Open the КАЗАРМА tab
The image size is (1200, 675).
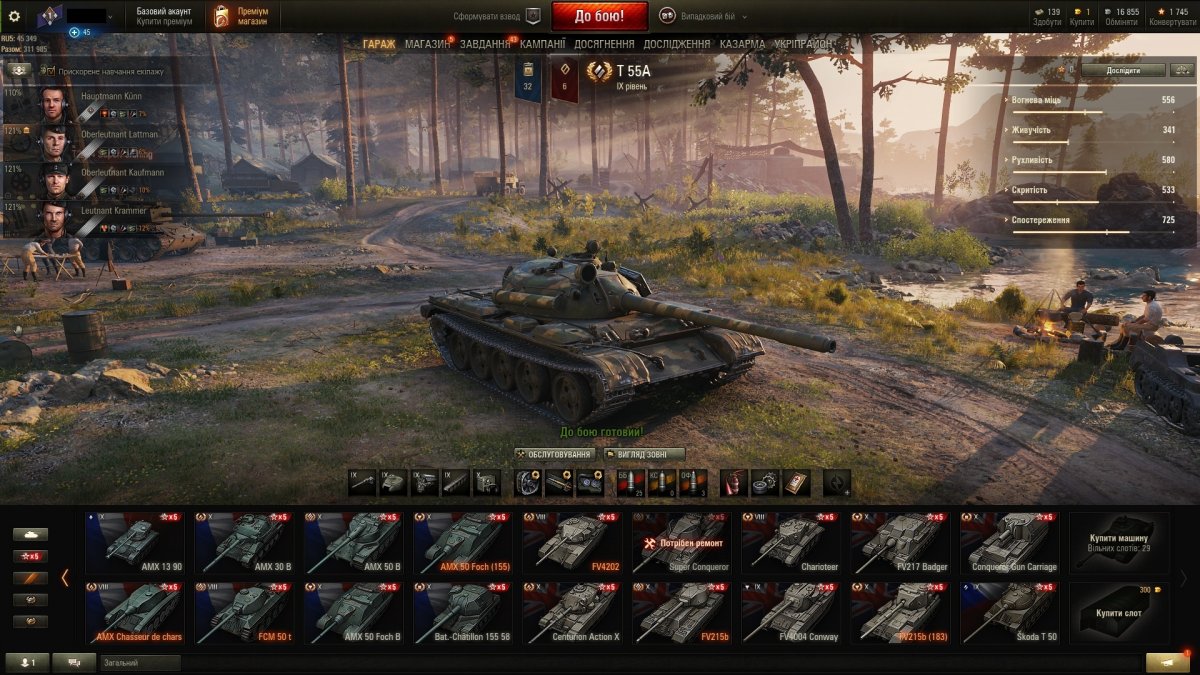[x=742, y=45]
